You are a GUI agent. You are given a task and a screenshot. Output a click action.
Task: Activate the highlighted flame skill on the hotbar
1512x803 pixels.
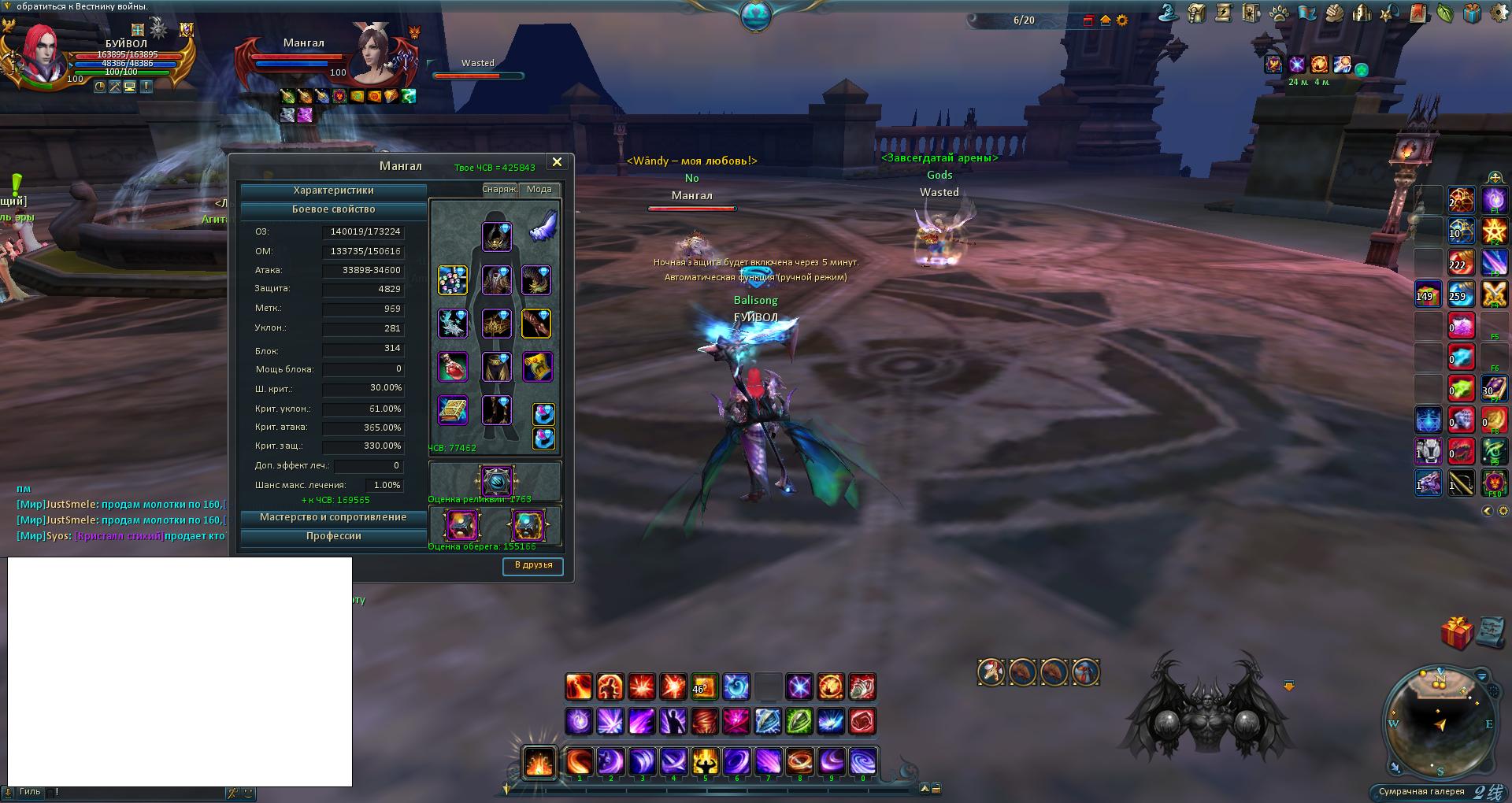point(539,762)
